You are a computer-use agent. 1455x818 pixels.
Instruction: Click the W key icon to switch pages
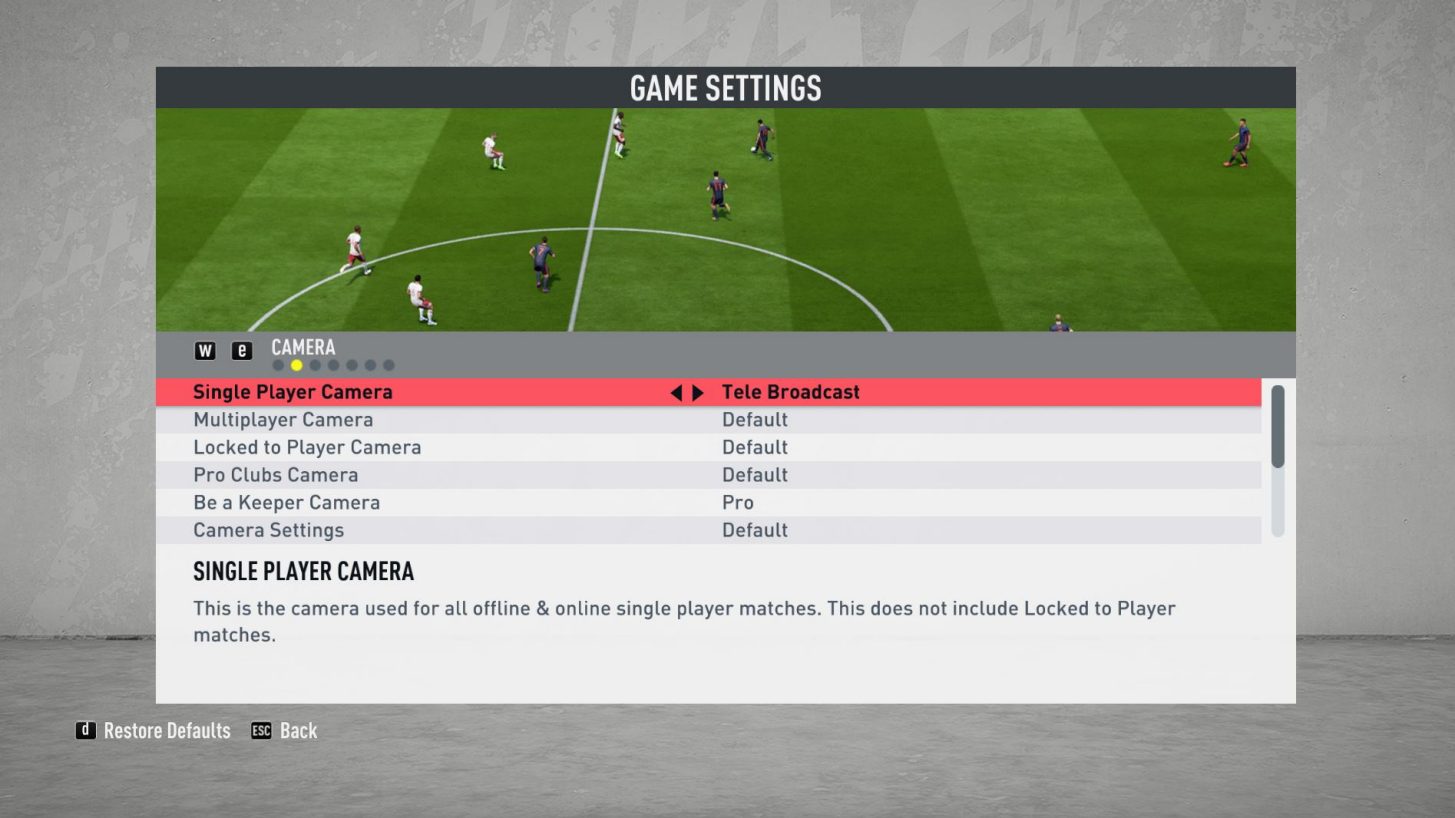203,349
